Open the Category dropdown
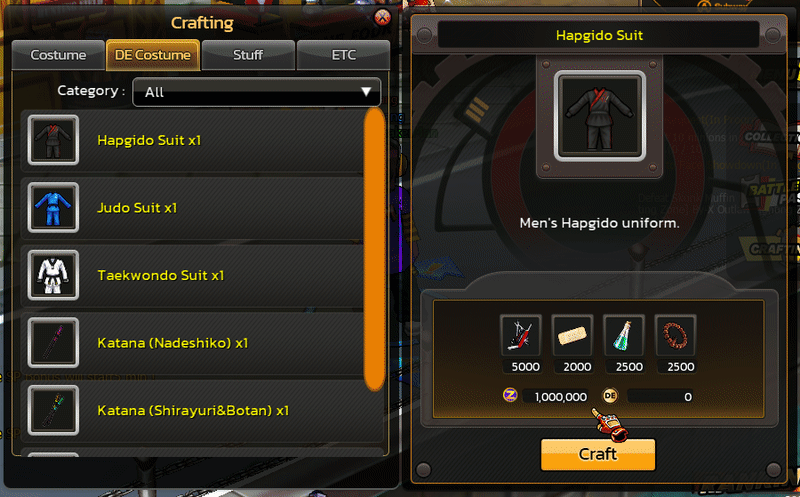 click(x=257, y=92)
